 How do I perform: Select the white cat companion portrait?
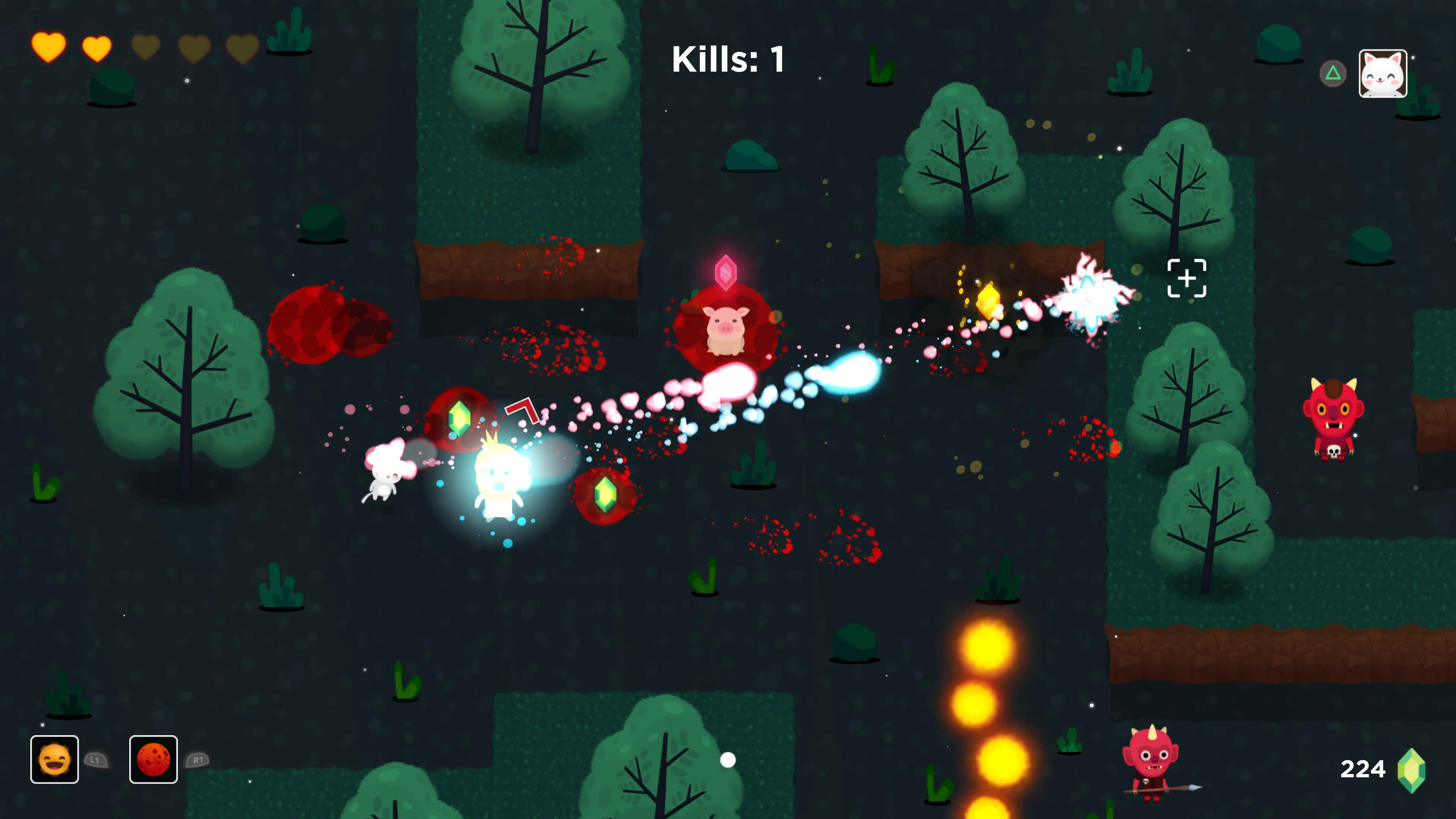[x=1382, y=74]
